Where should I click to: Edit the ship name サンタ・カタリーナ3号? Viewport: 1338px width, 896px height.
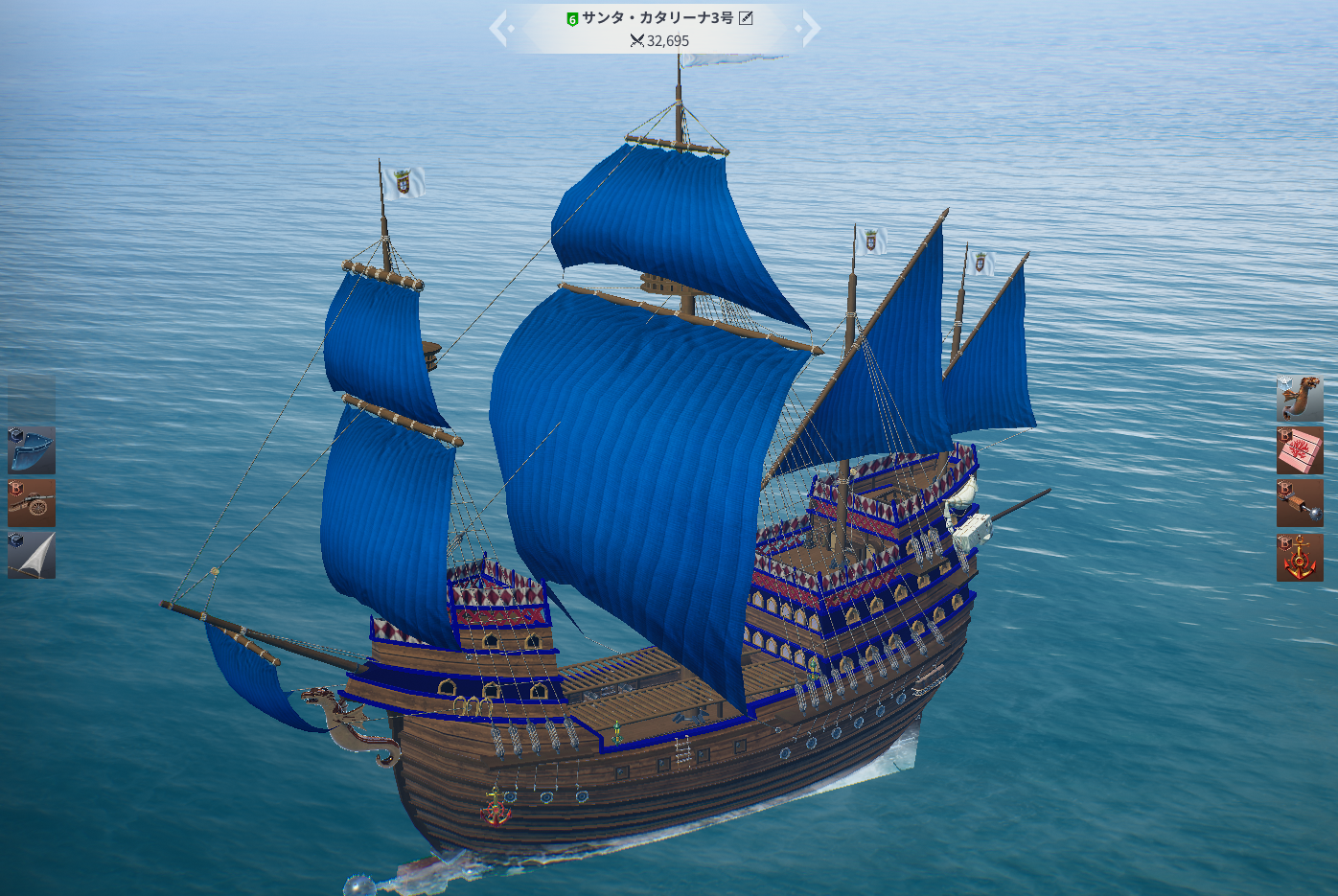(x=746, y=18)
